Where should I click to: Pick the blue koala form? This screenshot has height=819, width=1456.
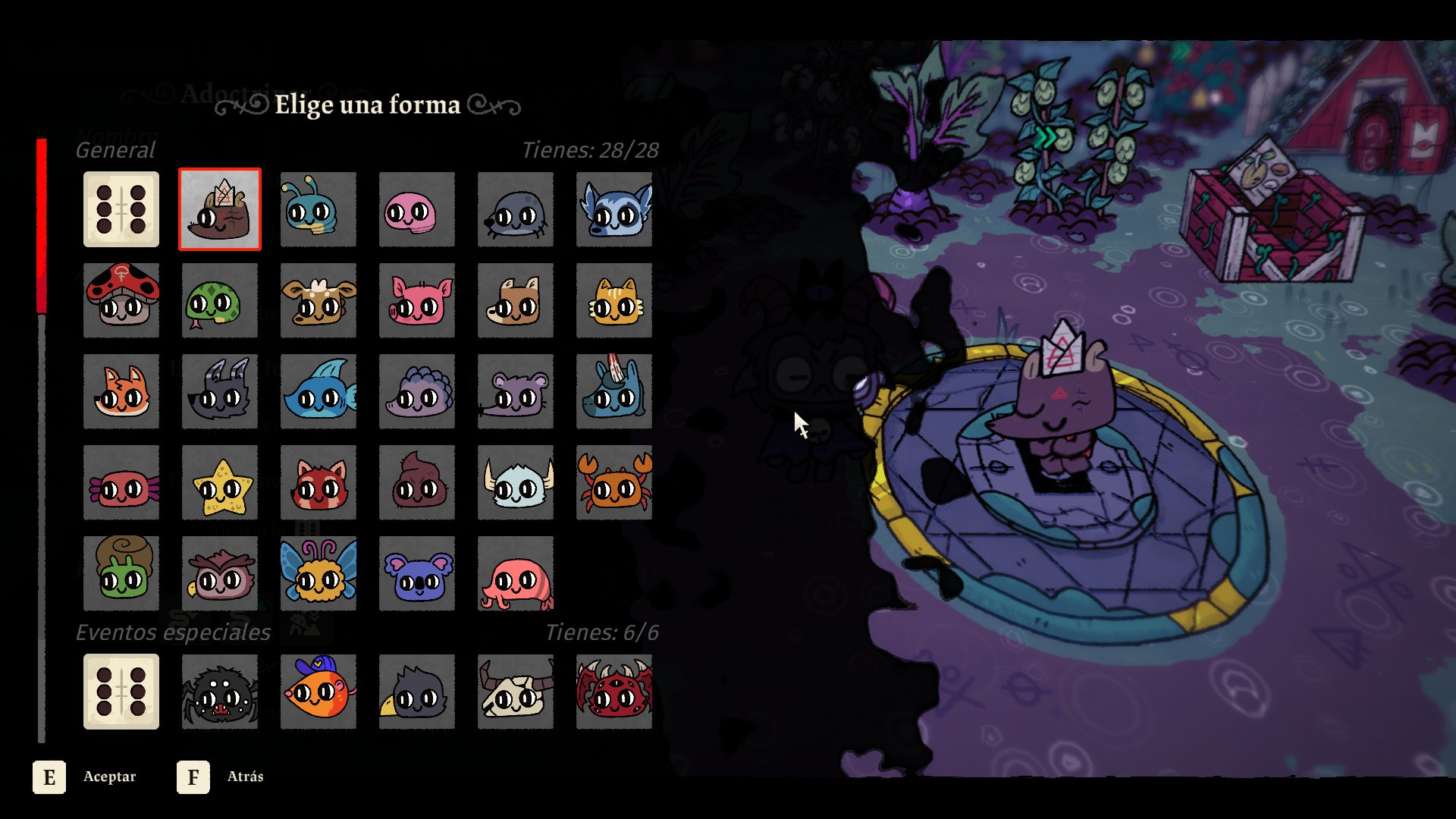(417, 573)
